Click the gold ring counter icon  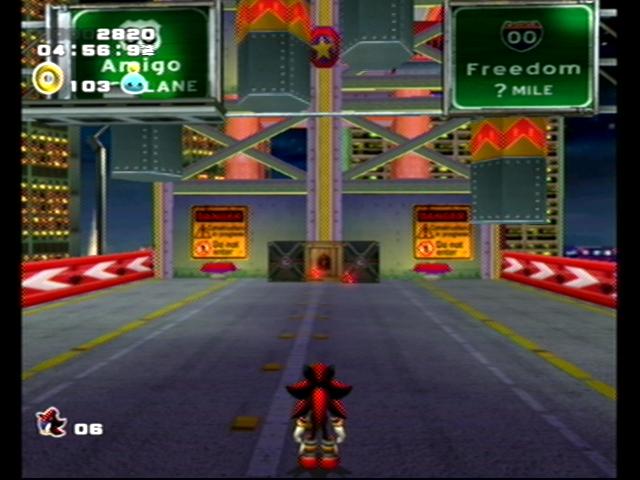47,79
